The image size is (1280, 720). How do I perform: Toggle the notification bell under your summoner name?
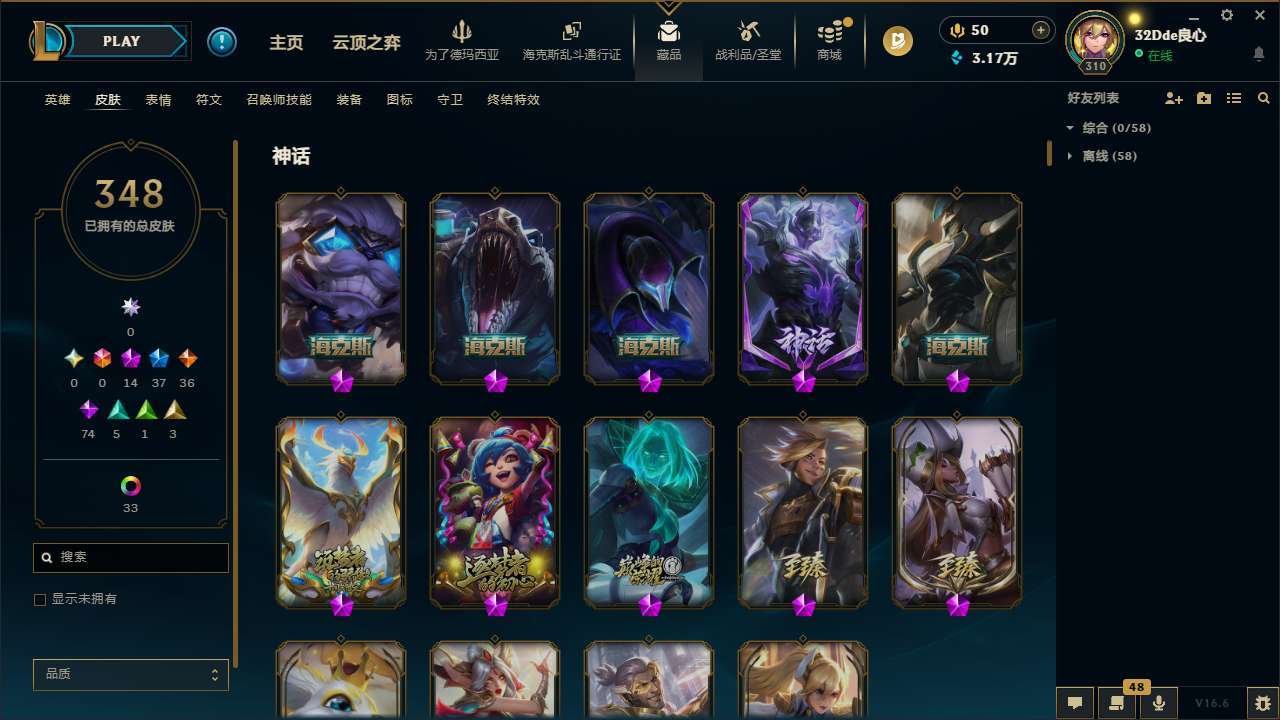pos(1258,53)
